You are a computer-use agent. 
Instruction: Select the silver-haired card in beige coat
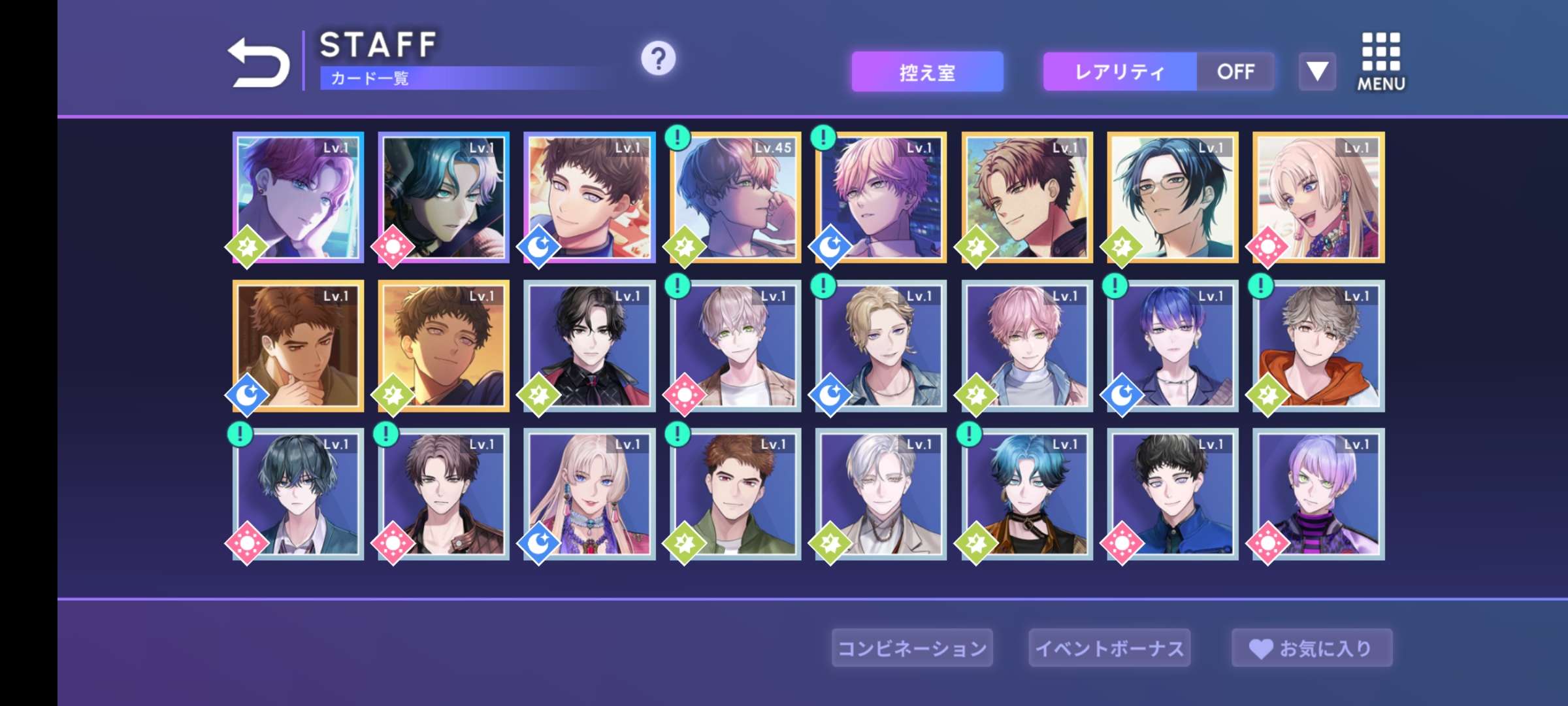pos(881,494)
